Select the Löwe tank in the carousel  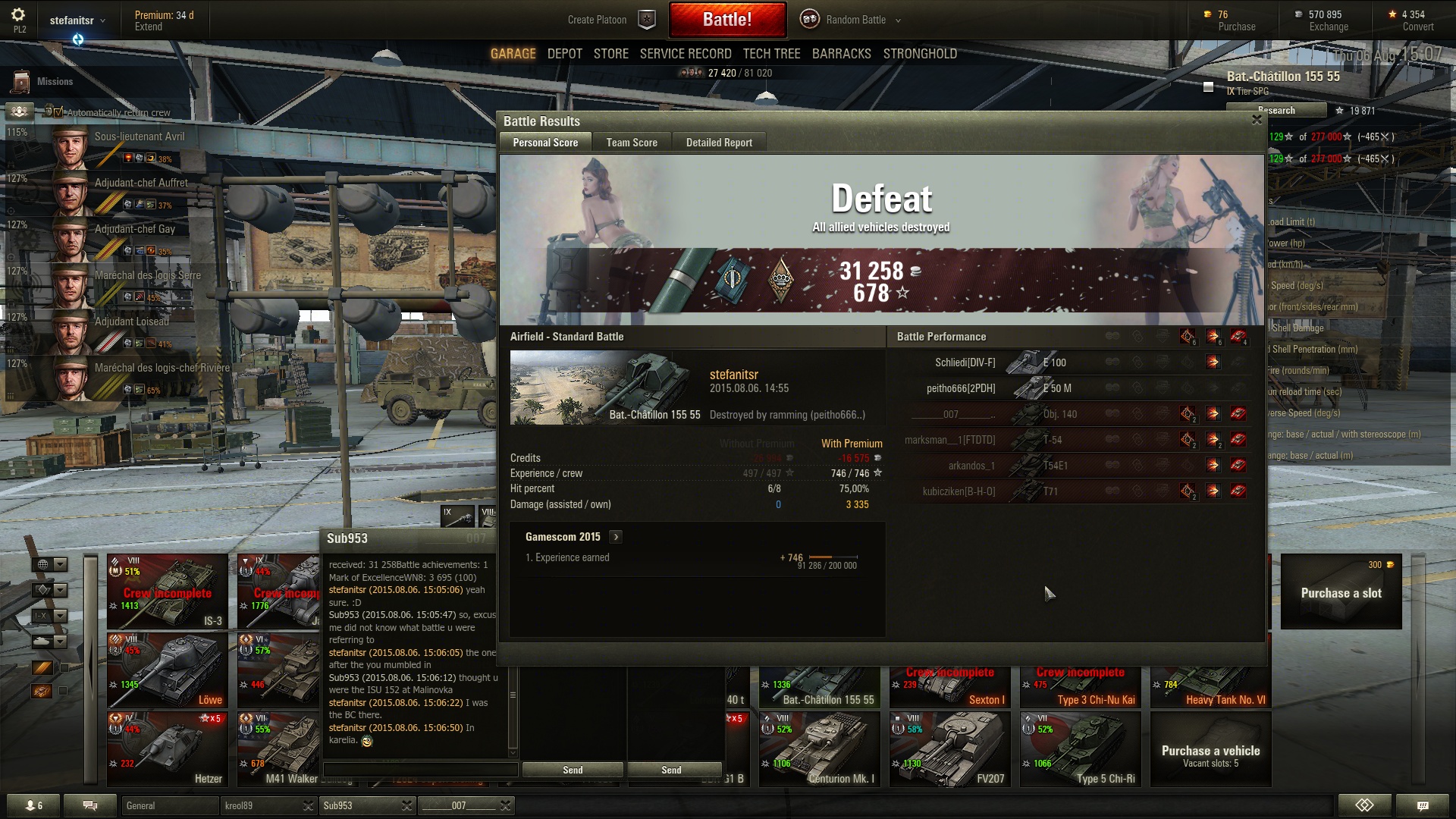[x=168, y=670]
